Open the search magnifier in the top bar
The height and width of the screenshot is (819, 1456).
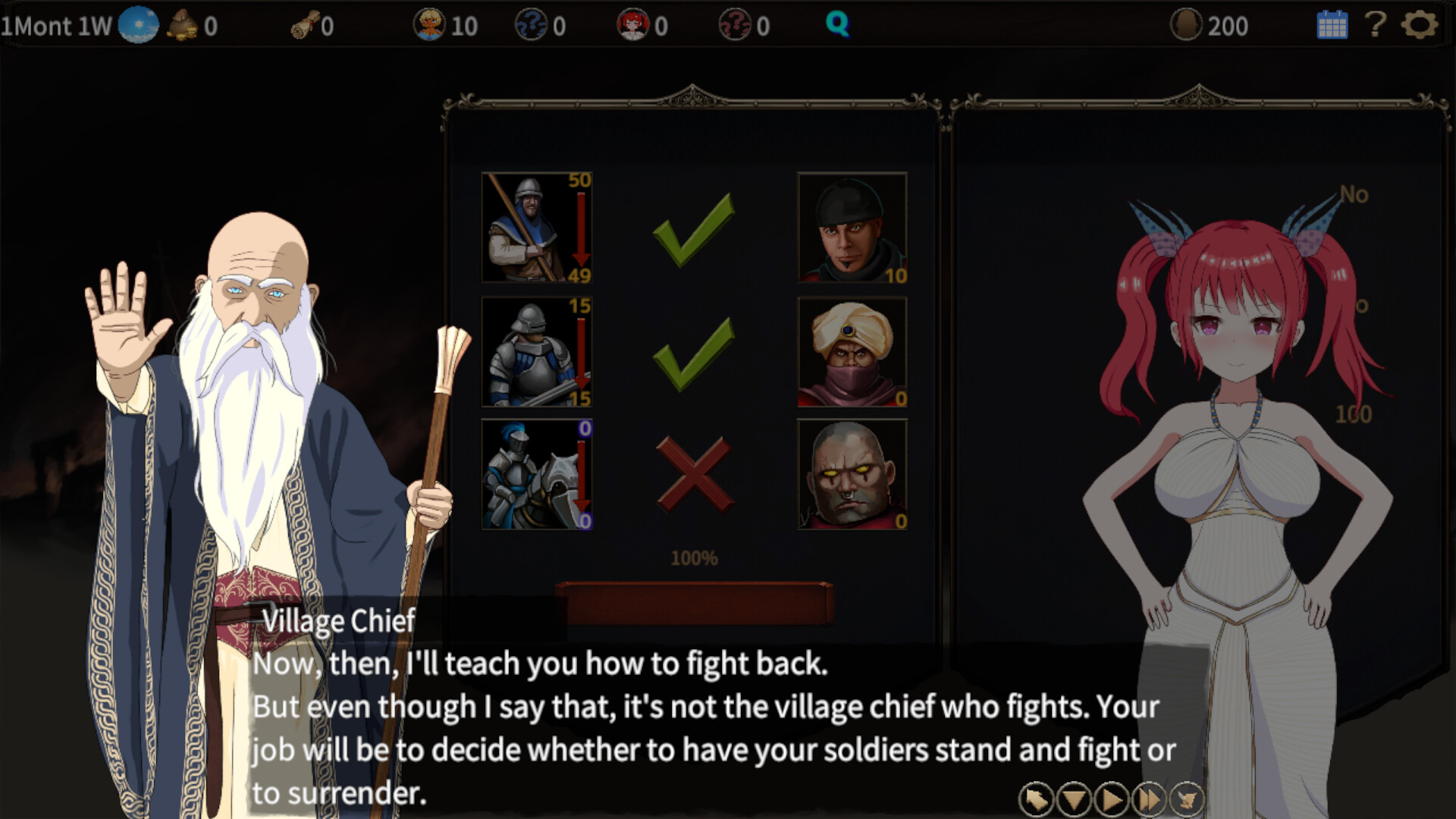(x=836, y=24)
